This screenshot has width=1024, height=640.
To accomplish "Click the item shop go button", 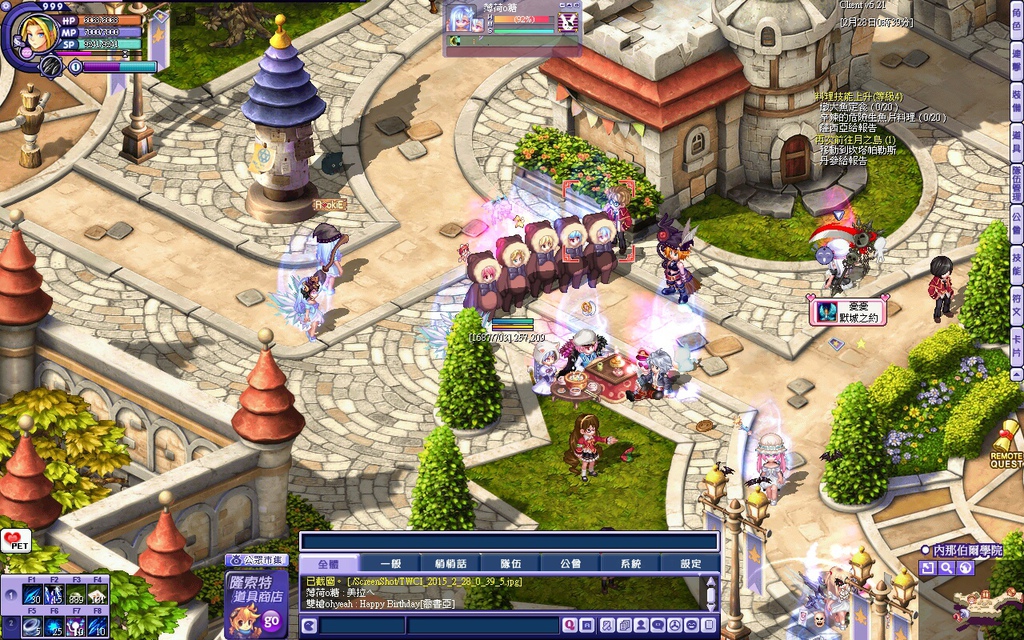I will [271, 621].
